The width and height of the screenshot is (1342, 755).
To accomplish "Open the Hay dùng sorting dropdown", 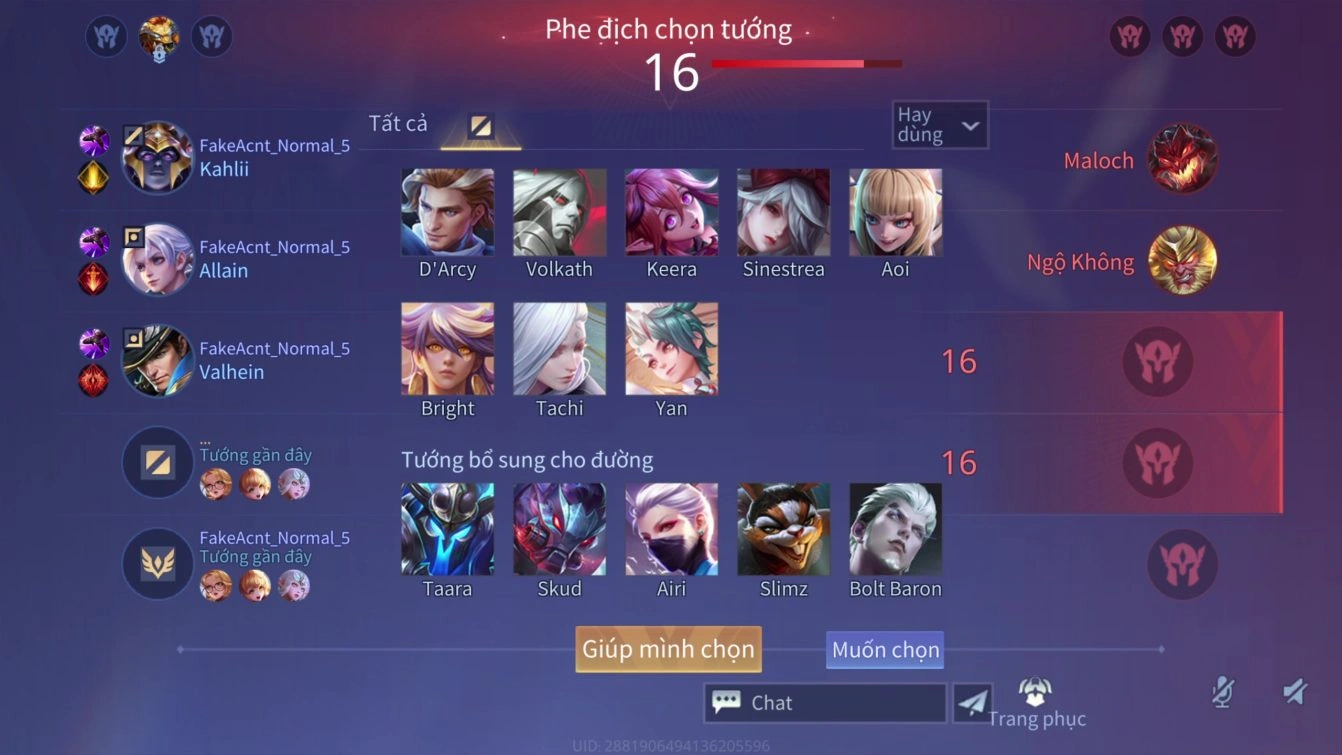I will point(938,124).
